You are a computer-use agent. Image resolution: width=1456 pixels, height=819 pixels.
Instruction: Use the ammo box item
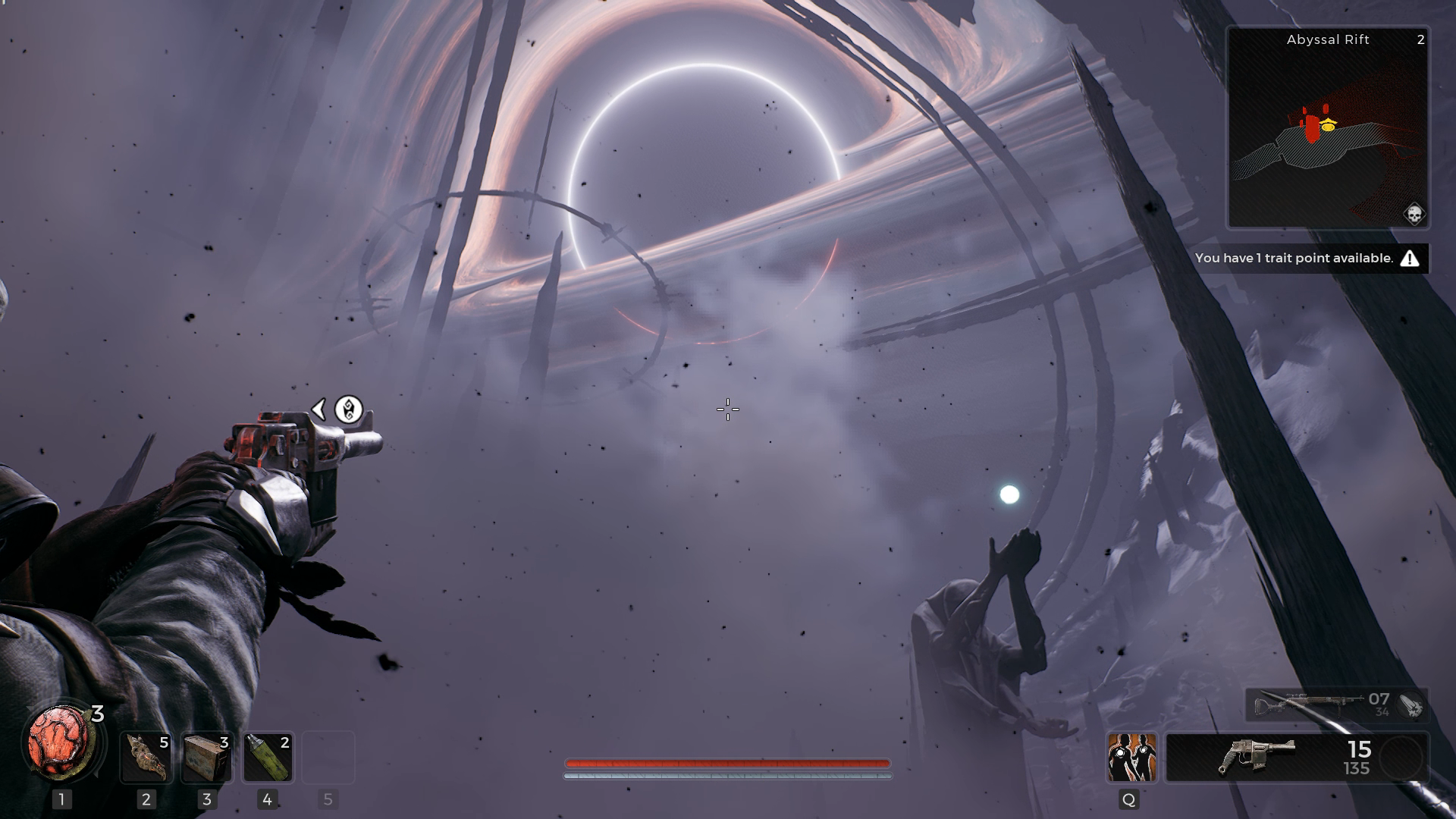[206, 757]
